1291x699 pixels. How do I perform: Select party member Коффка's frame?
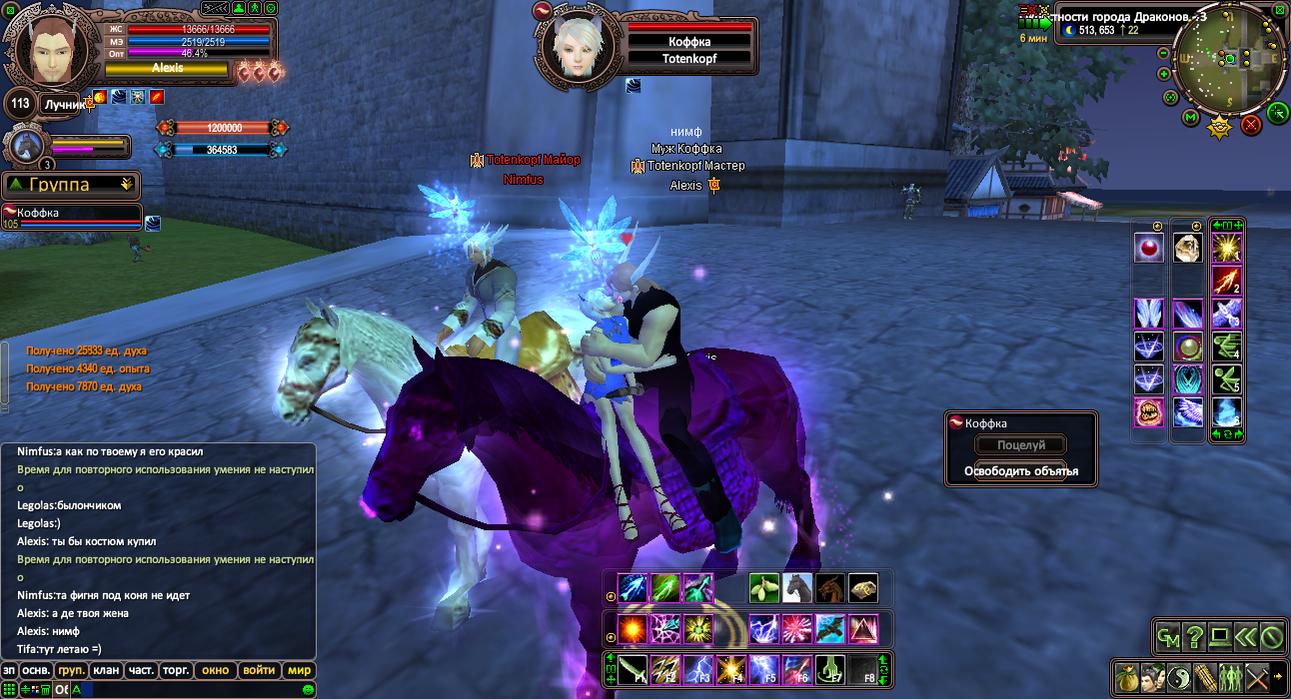click(70, 217)
